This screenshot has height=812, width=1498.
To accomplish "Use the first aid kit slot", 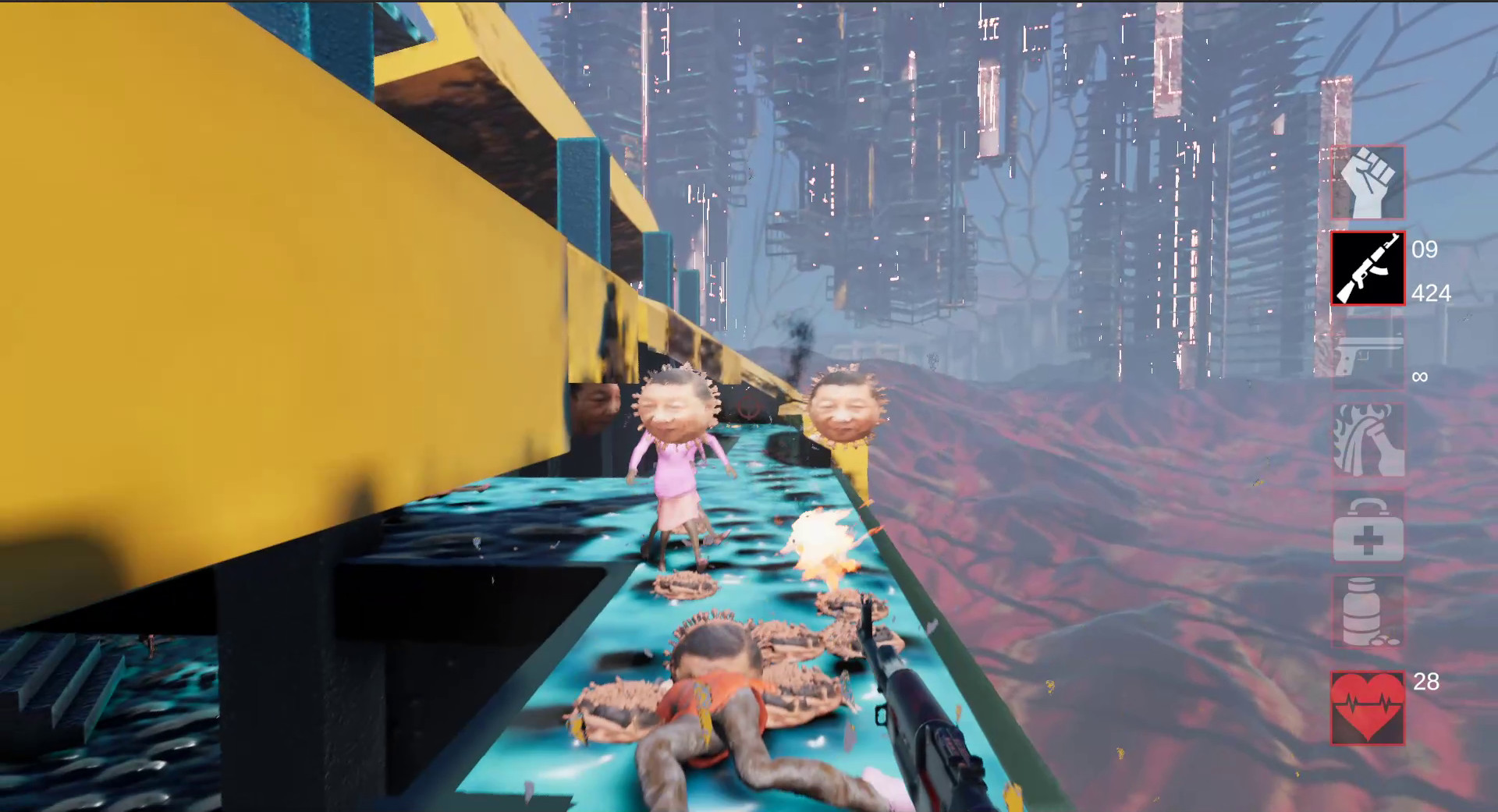I will 1367,527.
